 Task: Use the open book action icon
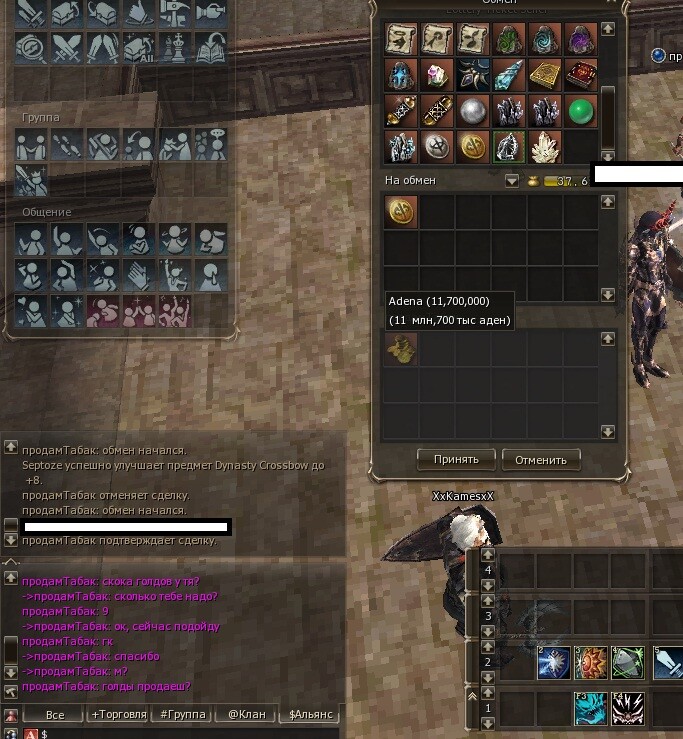tap(209, 46)
